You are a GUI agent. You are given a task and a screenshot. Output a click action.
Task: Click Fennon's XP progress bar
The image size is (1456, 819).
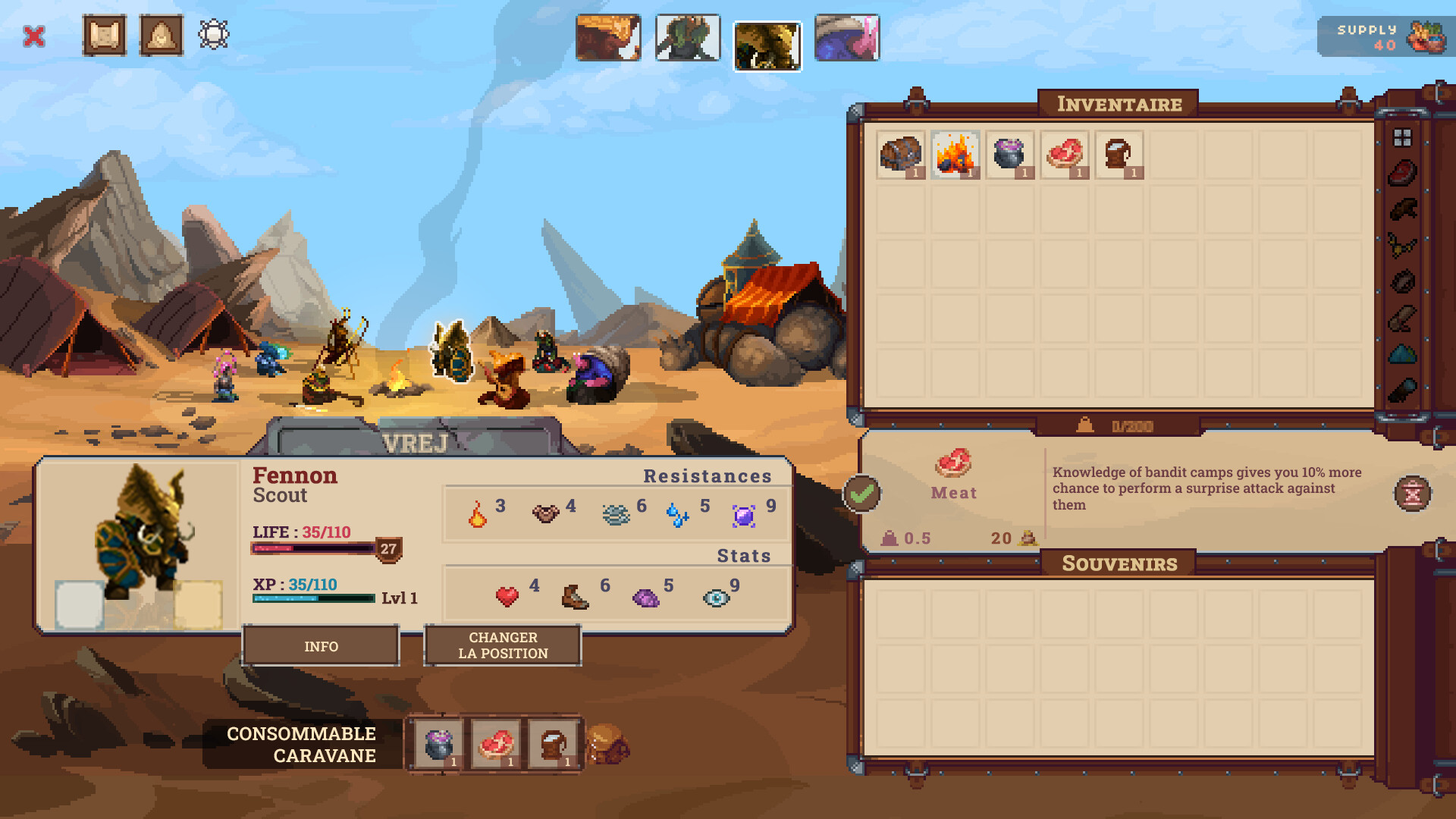pyautogui.click(x=313, y=597)
